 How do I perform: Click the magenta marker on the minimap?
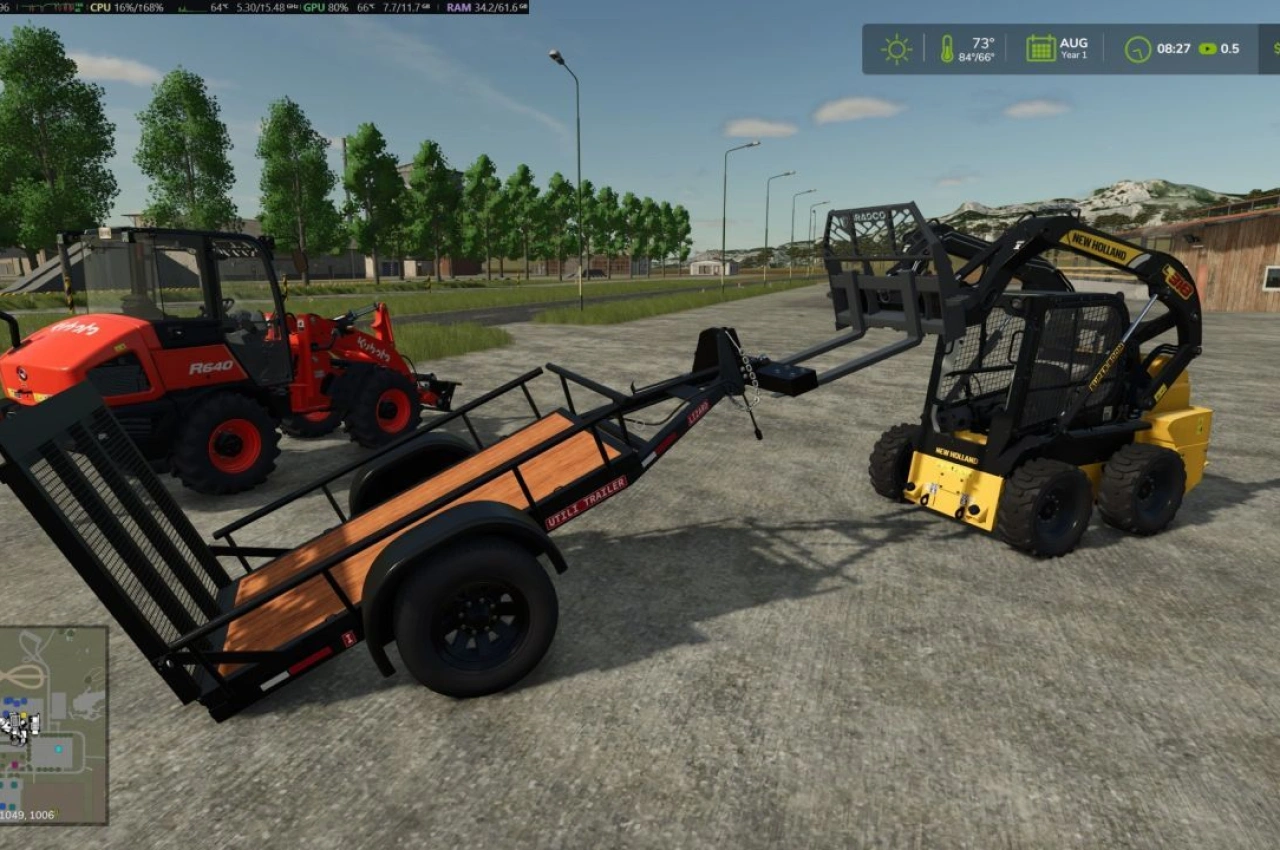14,764
